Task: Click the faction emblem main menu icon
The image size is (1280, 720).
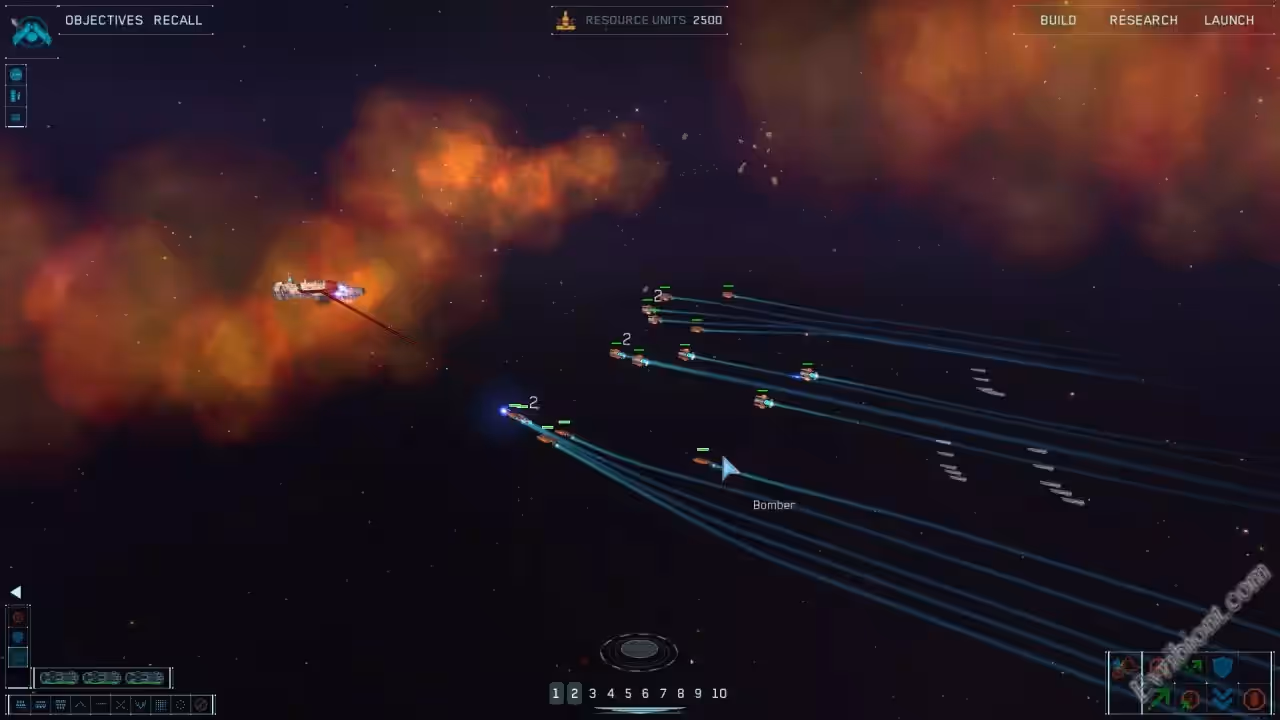Action: click(x=30, y=30)
